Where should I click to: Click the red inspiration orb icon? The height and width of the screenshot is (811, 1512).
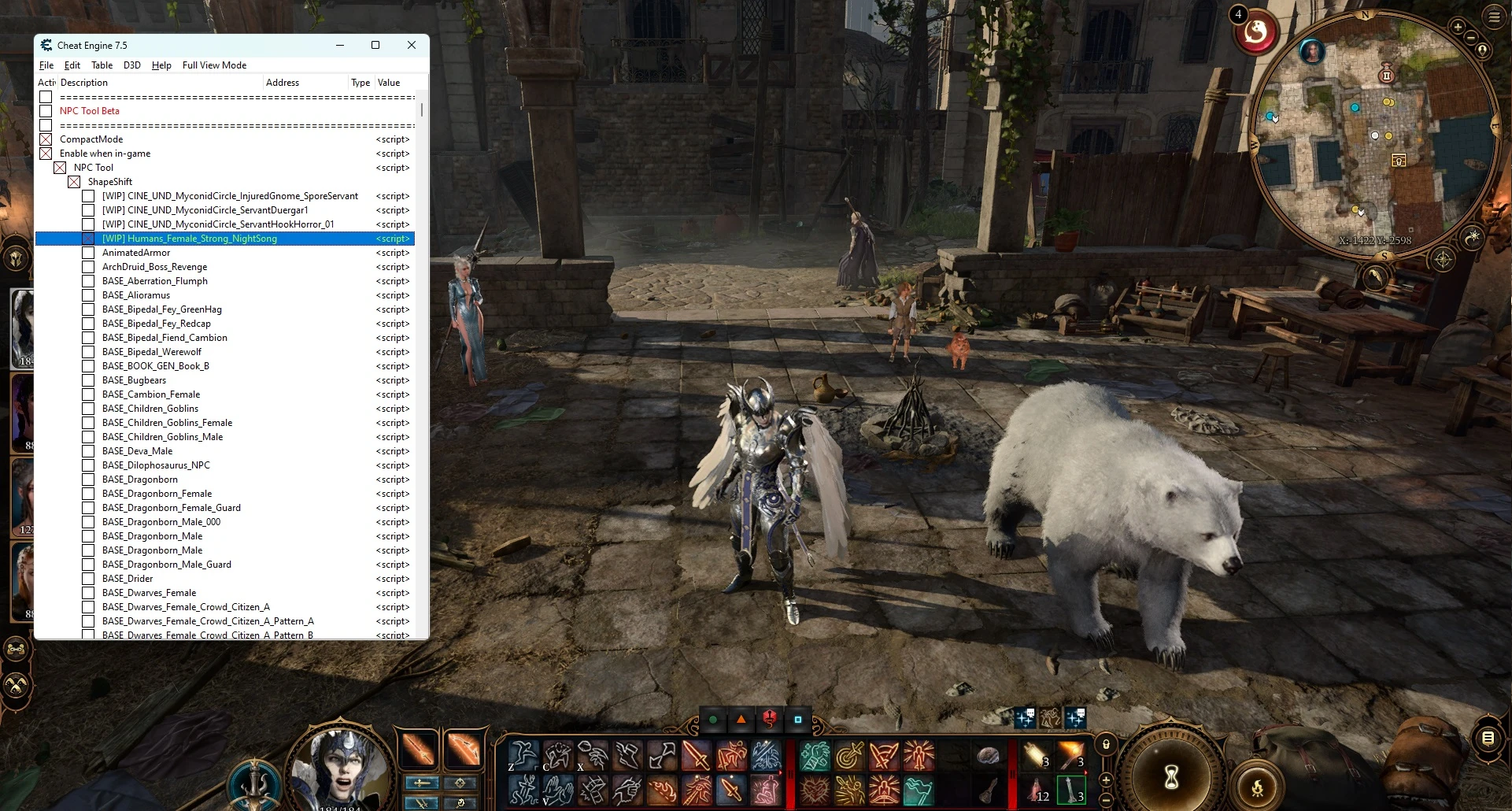(1255, 33)
